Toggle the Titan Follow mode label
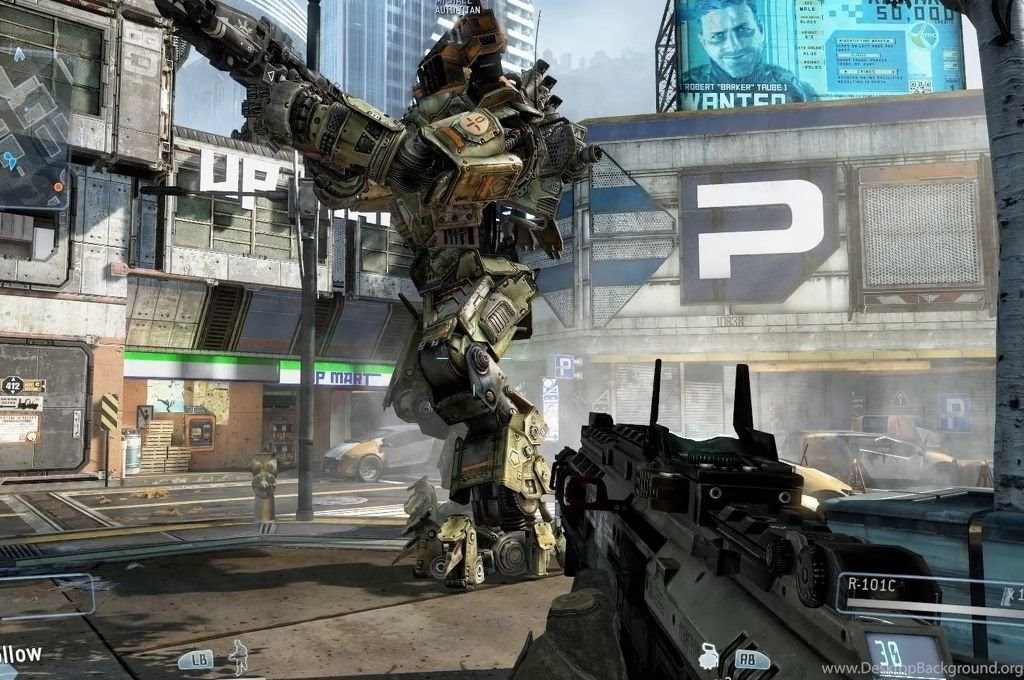The image size is (1024, 680). (20, 654)
